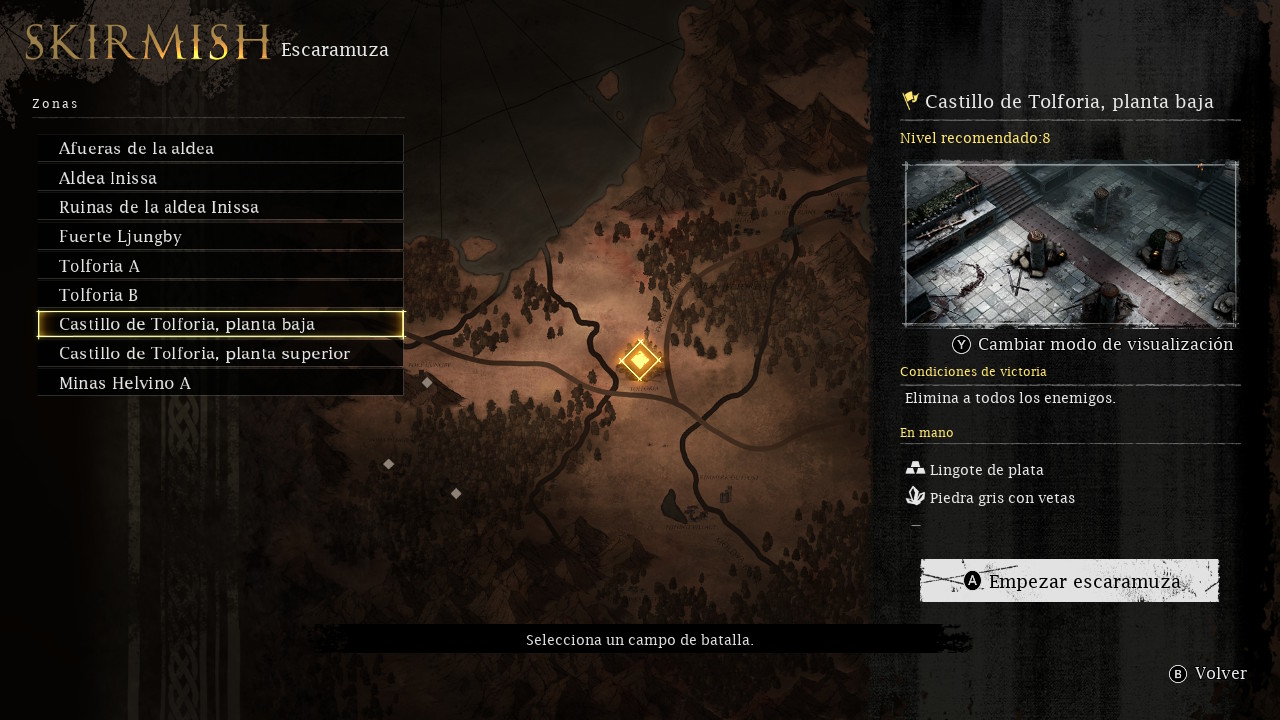This screenshot has width=1280, height=720.
Task: Select the Afueras de la aldea zone
Action: (x=220, y=149)
